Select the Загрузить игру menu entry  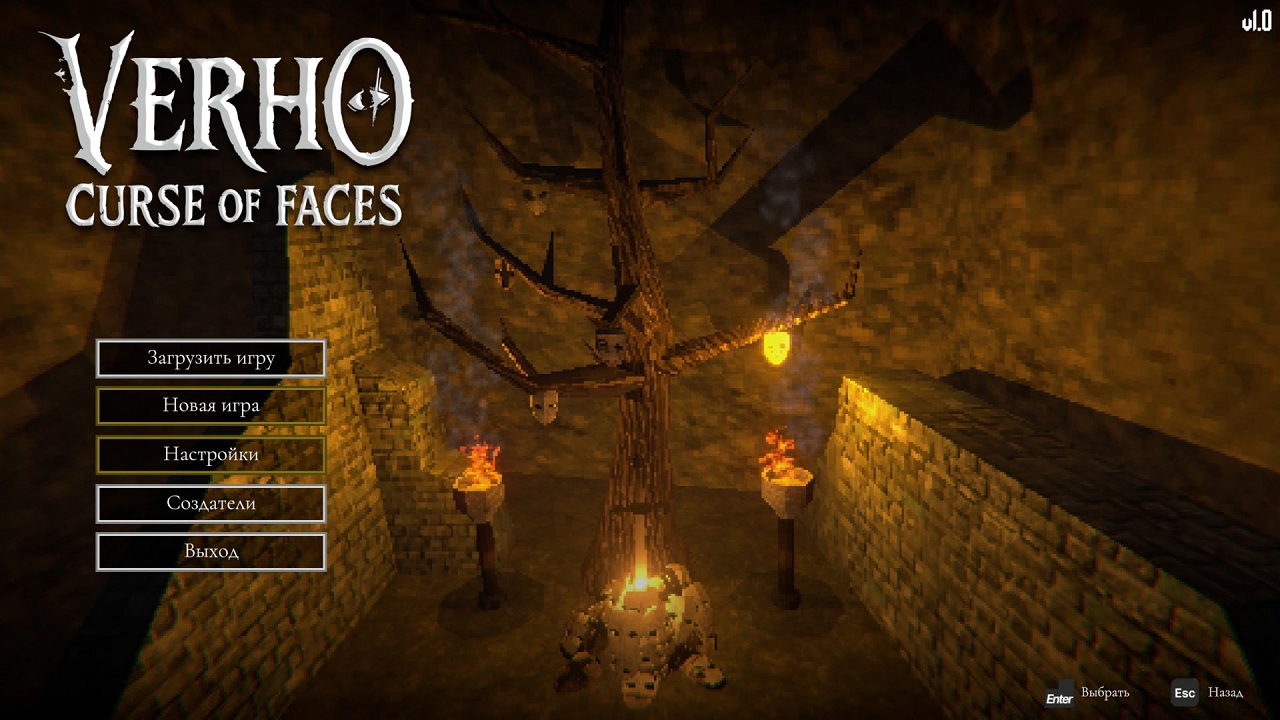[x=211, y=358]
